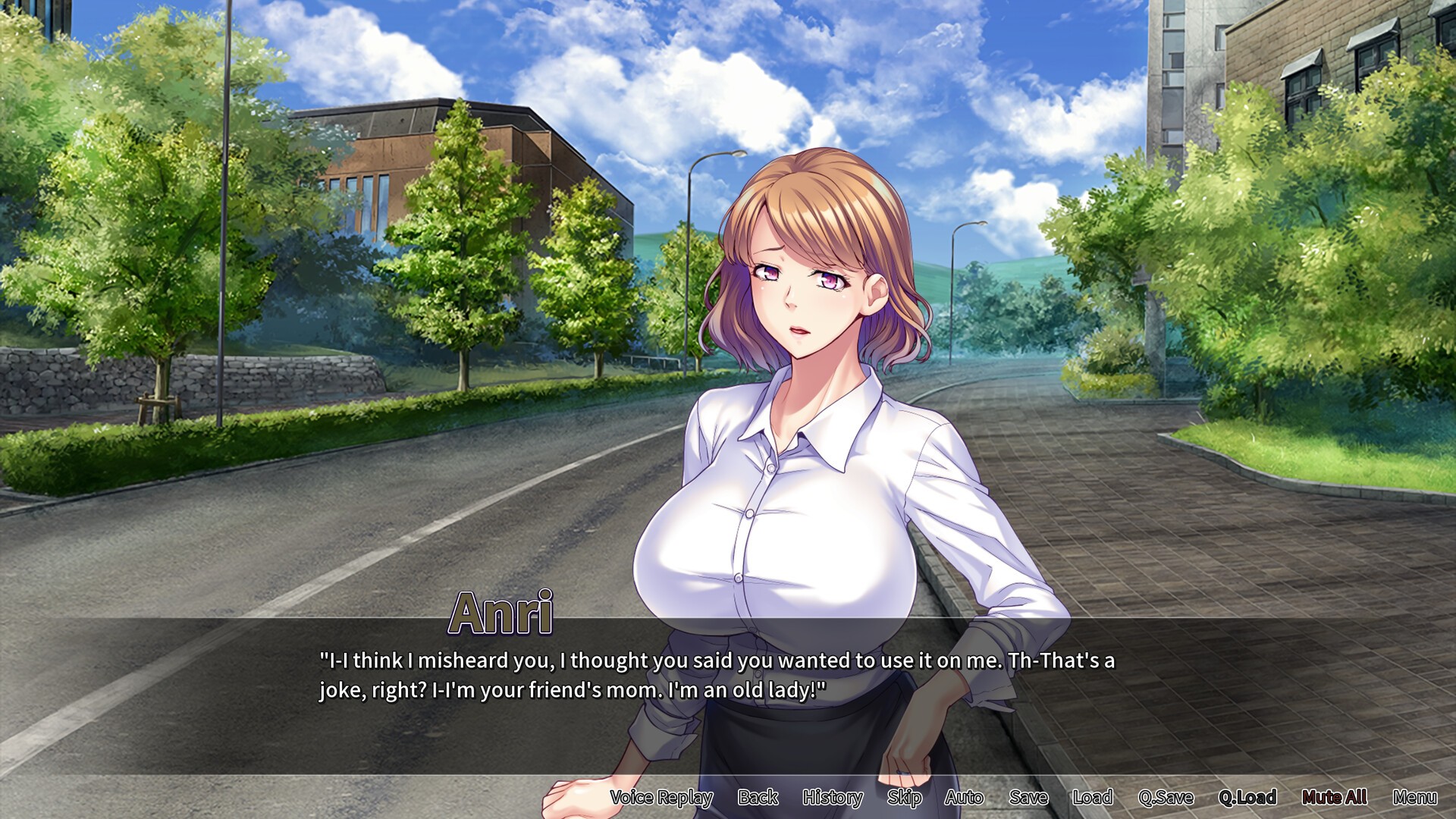Open the Save screen

[x=1028, y=797]
